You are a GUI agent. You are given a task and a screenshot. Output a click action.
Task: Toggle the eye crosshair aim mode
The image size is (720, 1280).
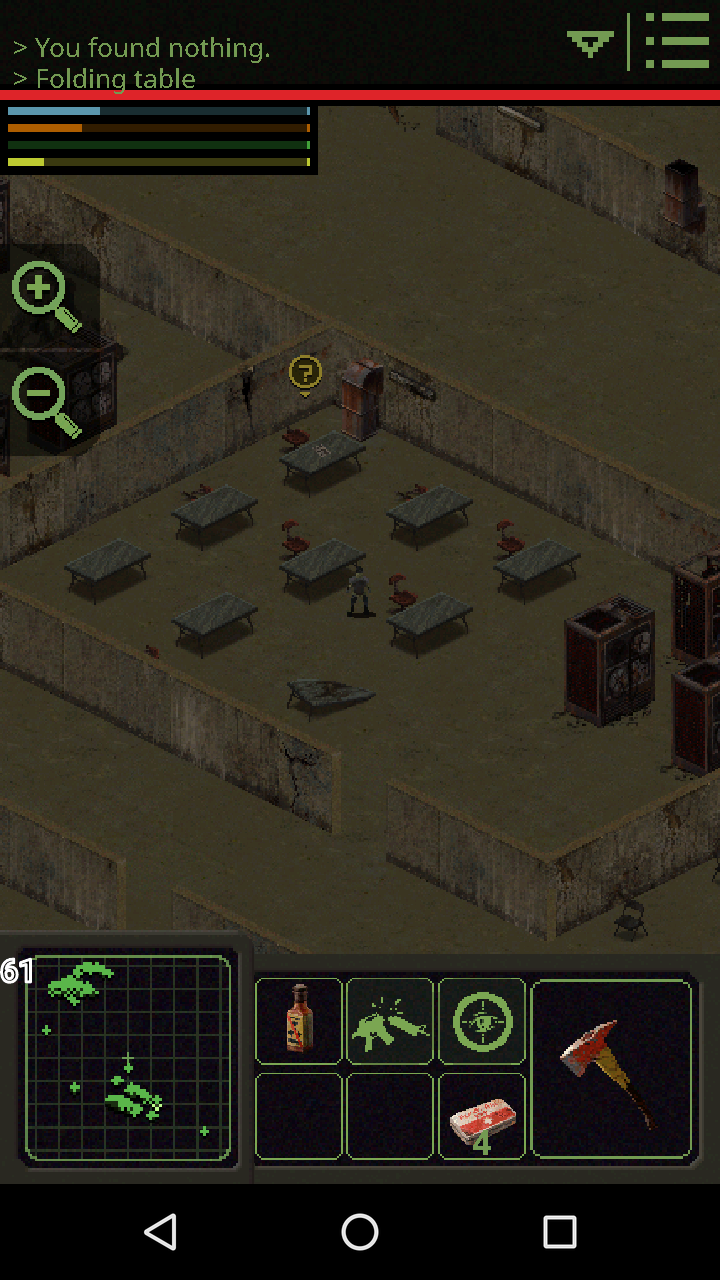click(482, 1021)
